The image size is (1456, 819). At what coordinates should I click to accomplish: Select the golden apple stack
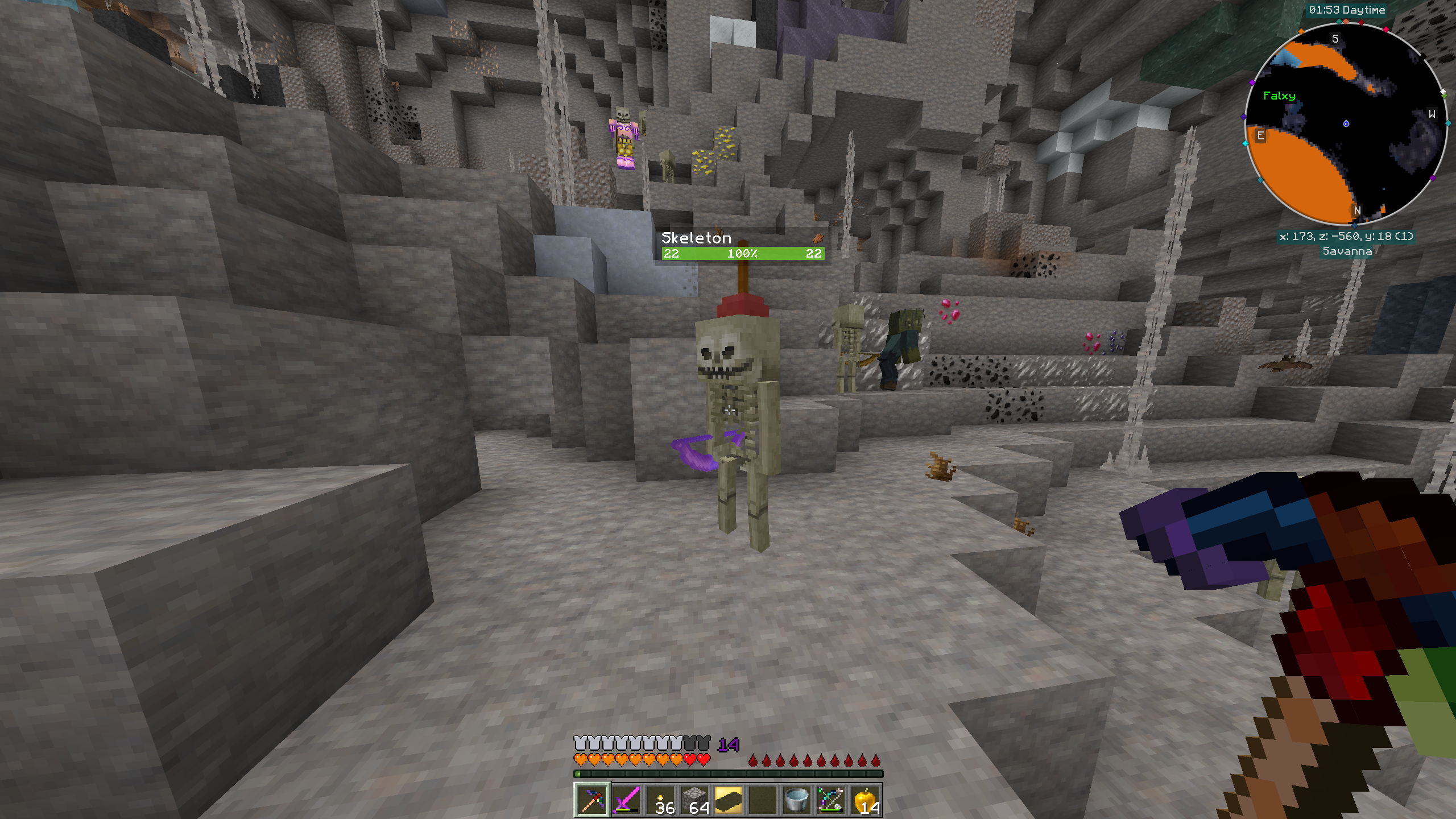(864, 800)
